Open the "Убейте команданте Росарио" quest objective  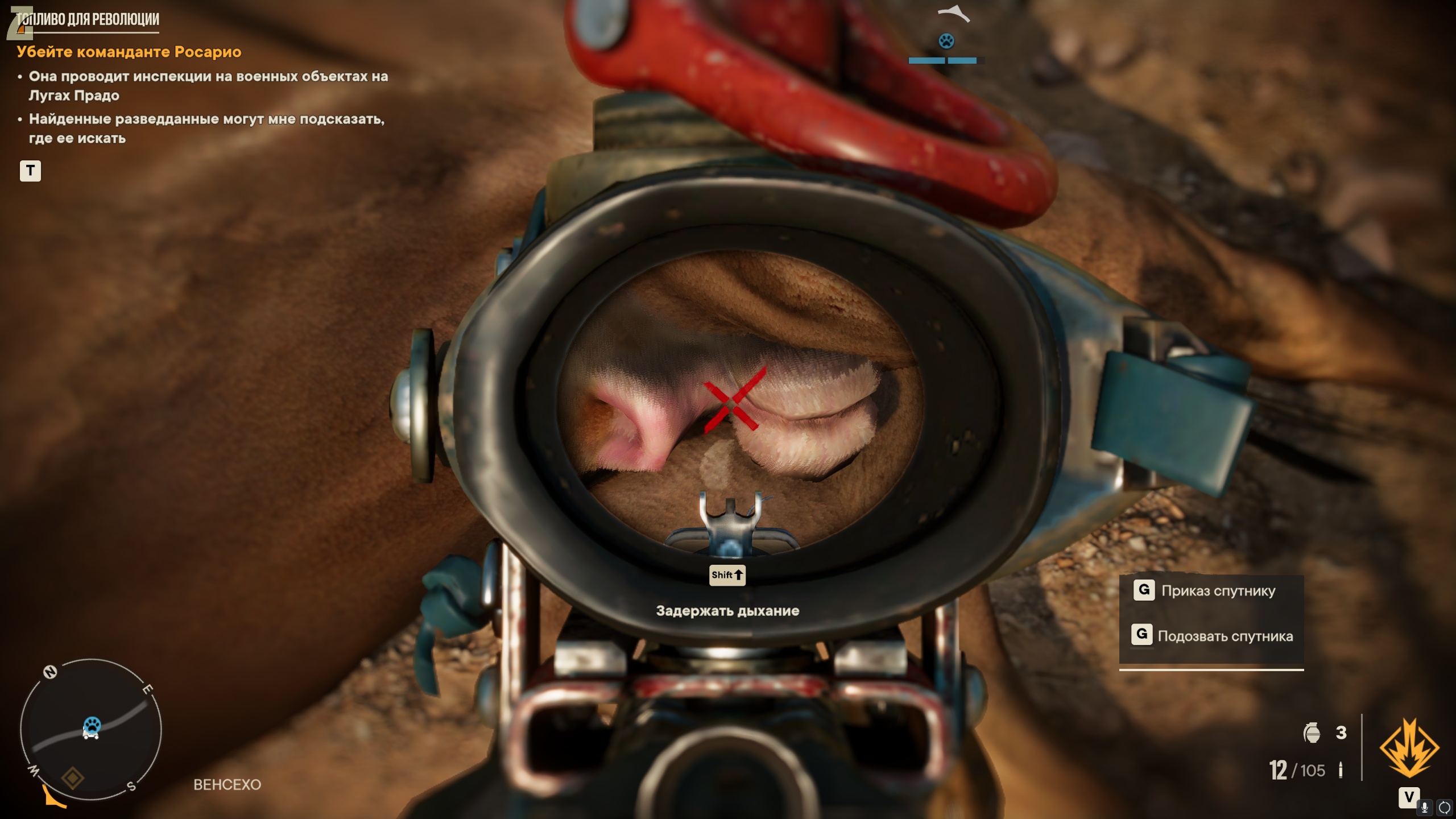coord(129,52)
